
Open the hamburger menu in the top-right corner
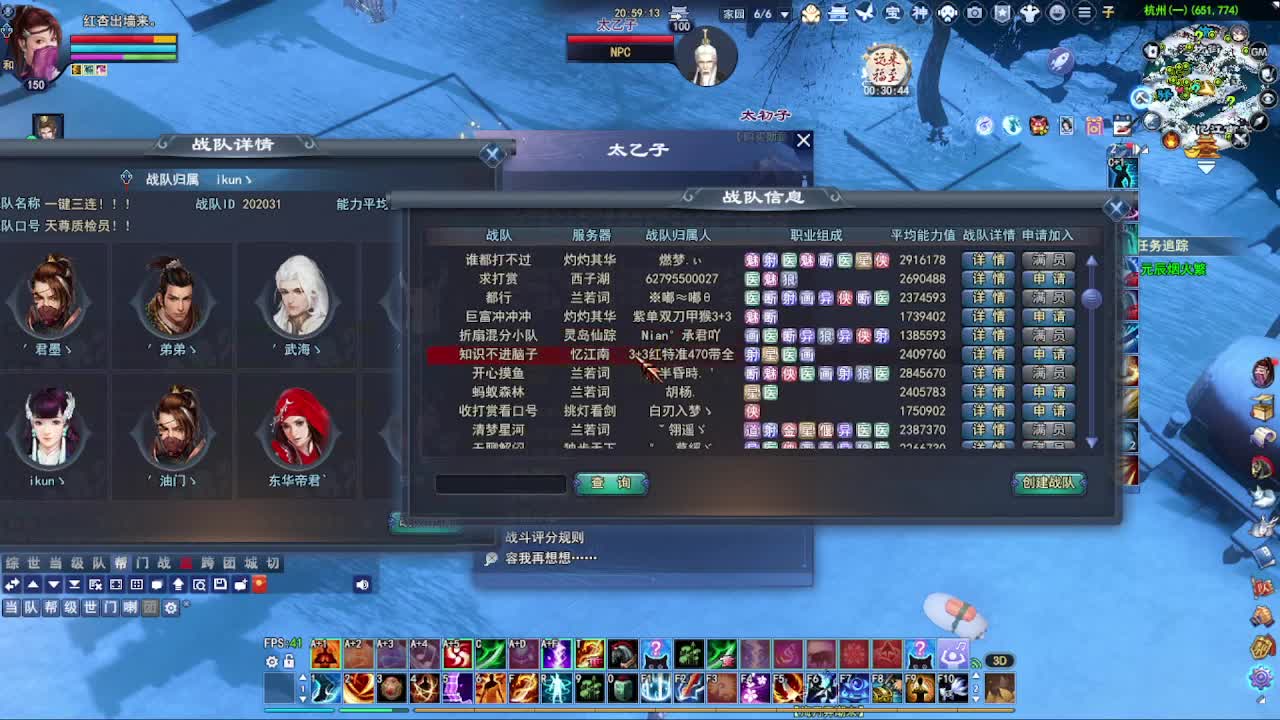coord(1084,14)
